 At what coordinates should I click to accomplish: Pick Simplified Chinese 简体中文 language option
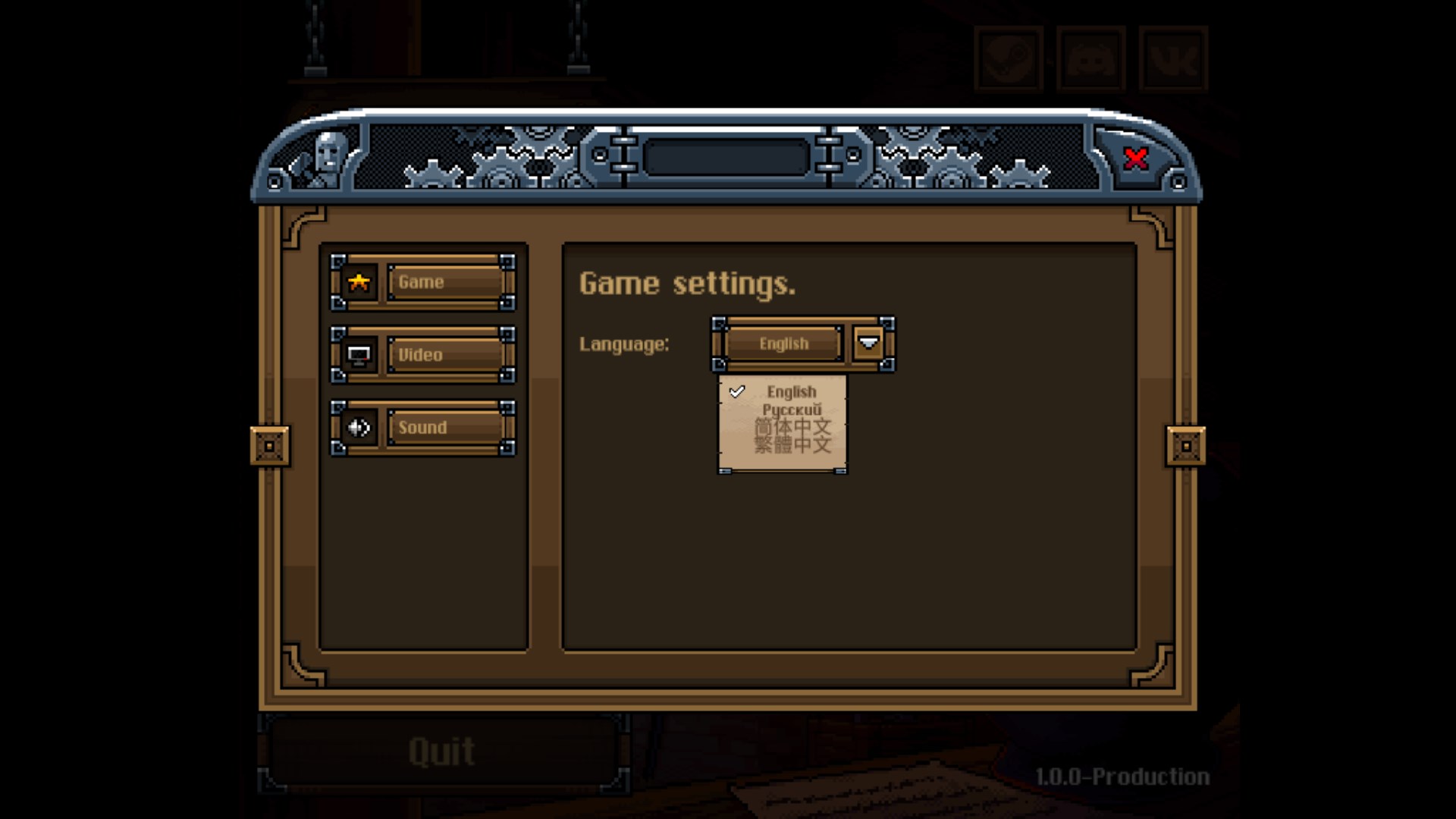coord(792,427)
